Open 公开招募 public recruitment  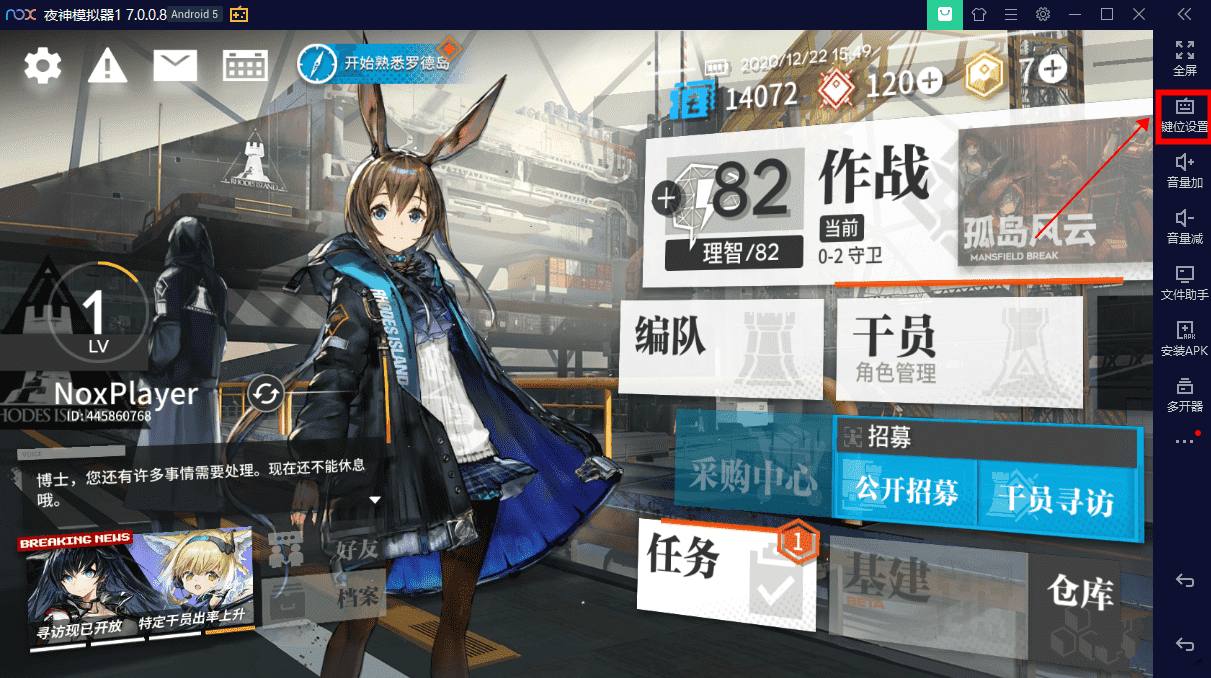tap(907, 490)
